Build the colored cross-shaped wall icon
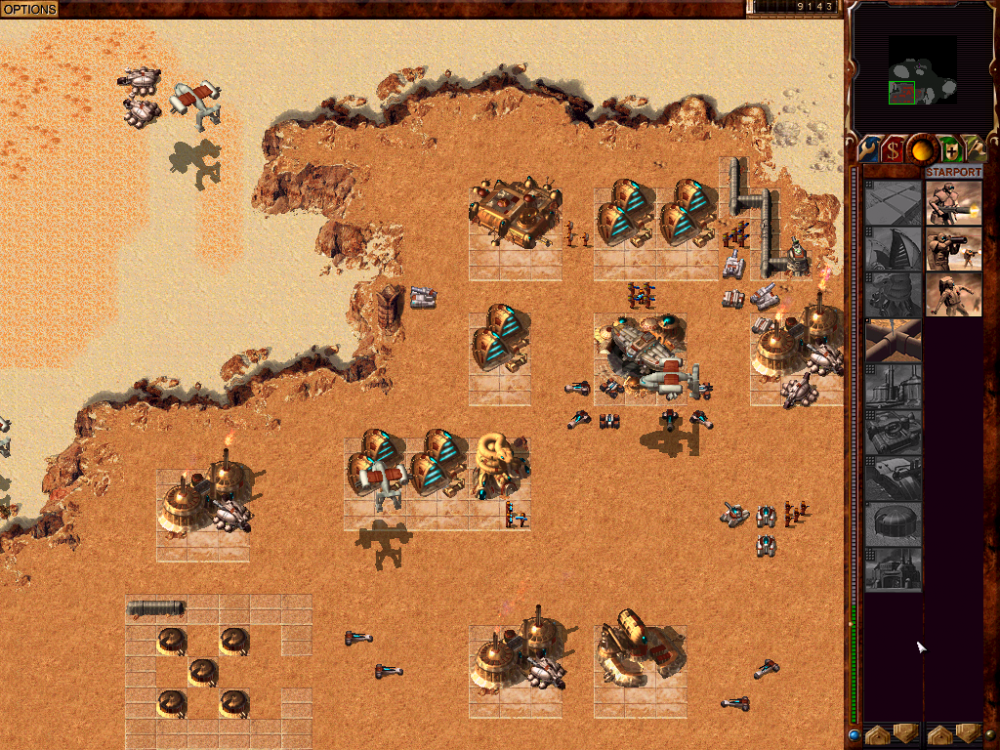This screenshot has width=1000, height=750. coord(893,340)
